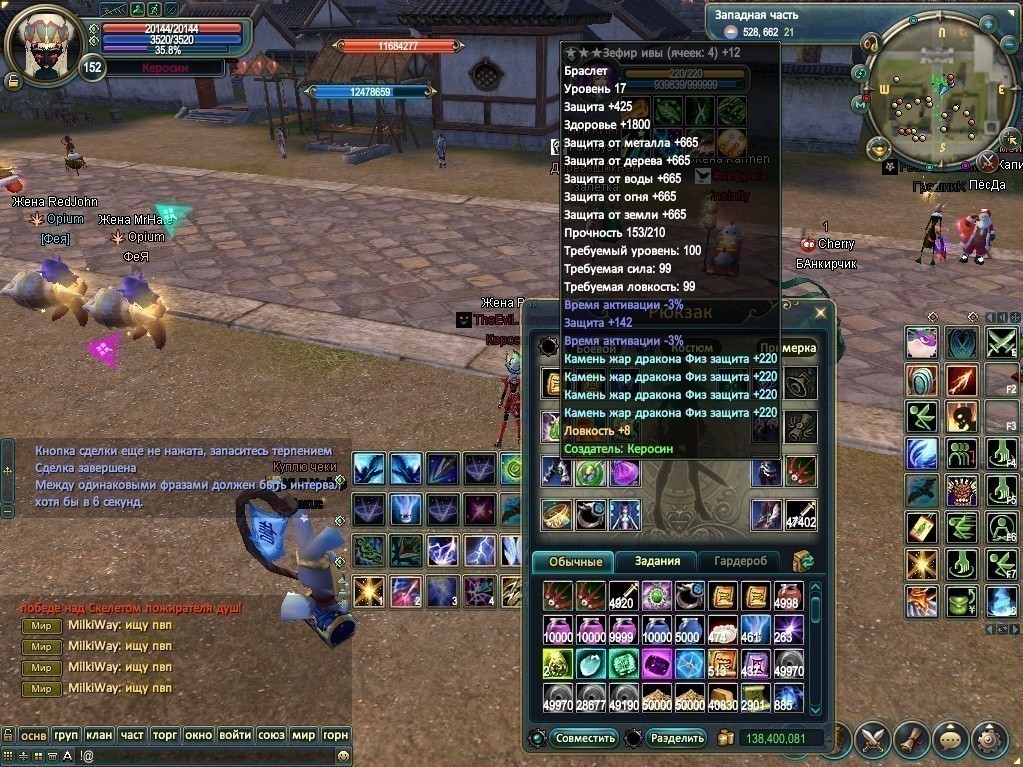Switch to the Задания inventory tab
The width and height of the screenshot is (1023, 767).
pyautogui.click(x=656, y=562)
